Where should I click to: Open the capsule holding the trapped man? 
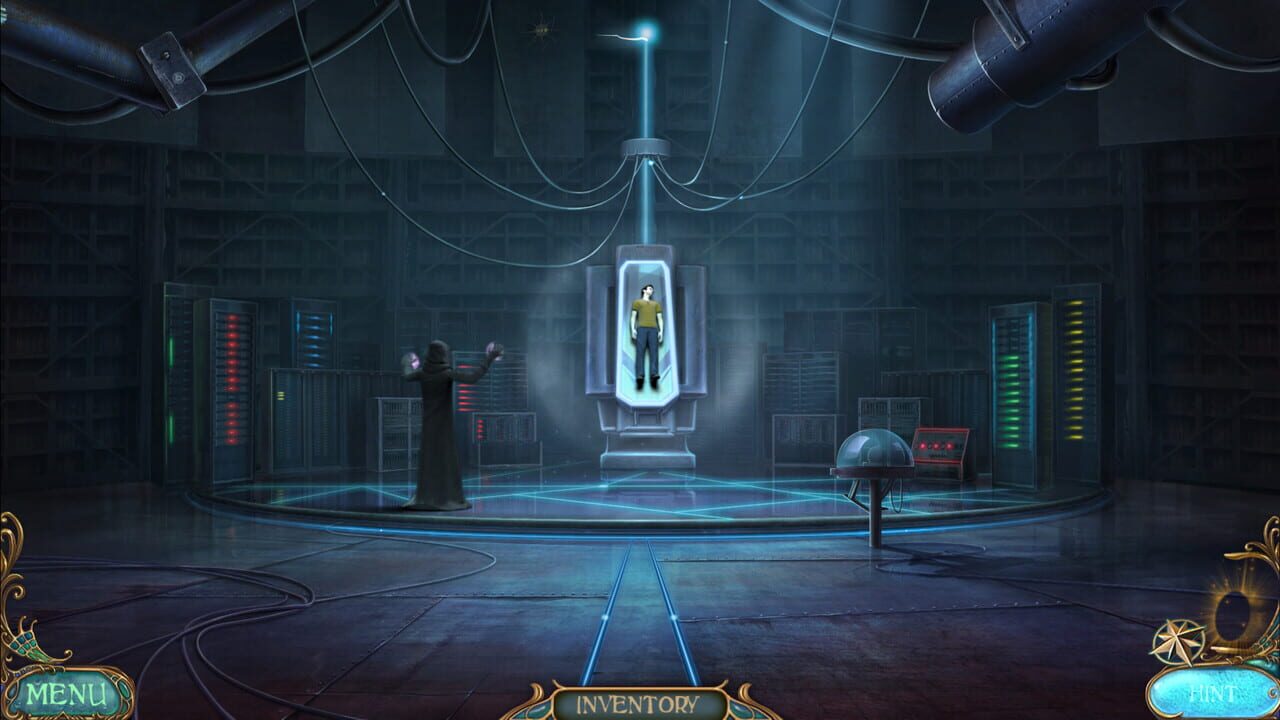(646, 330)
